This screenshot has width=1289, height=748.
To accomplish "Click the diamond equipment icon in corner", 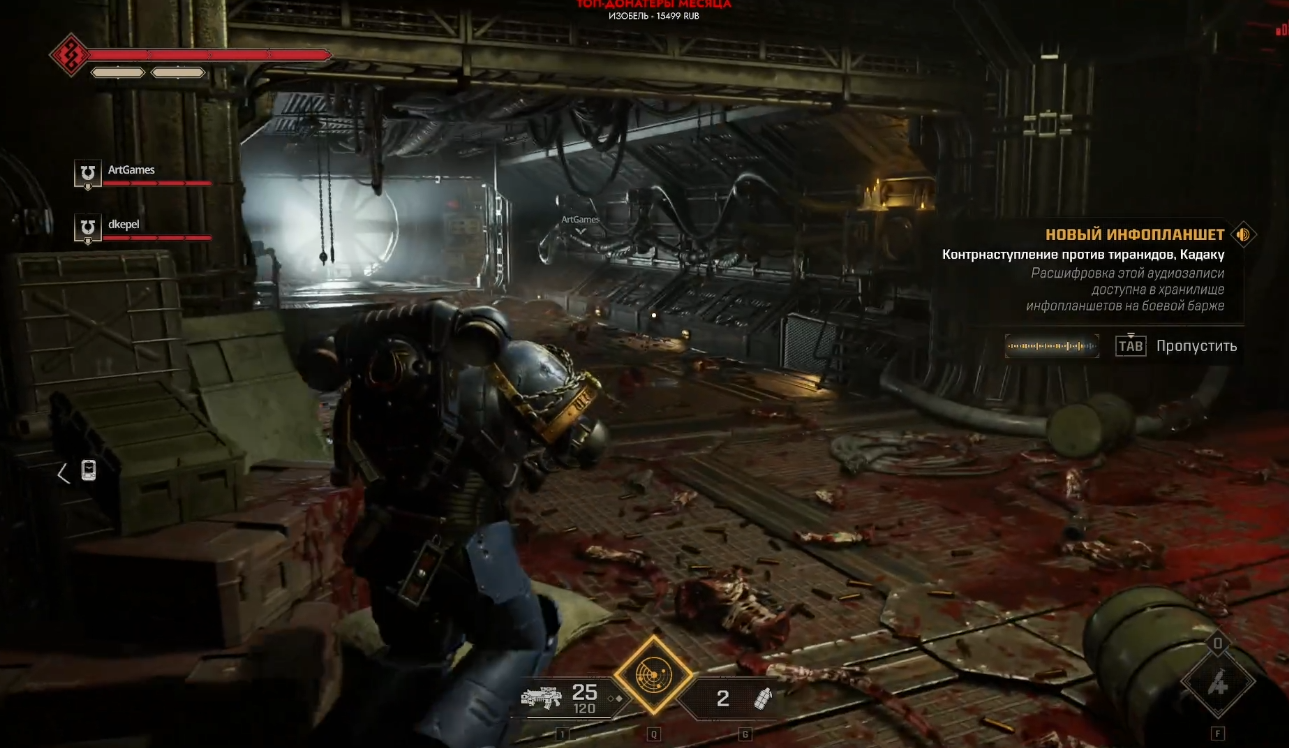I will (x=1217, y=684).
